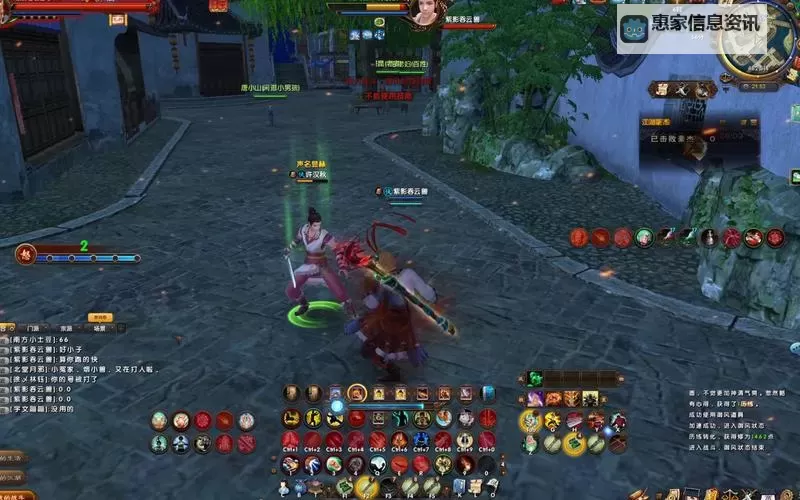Select the red circular rage icon at left
Viewport: 800px width, 500px height.
point(27,254)
